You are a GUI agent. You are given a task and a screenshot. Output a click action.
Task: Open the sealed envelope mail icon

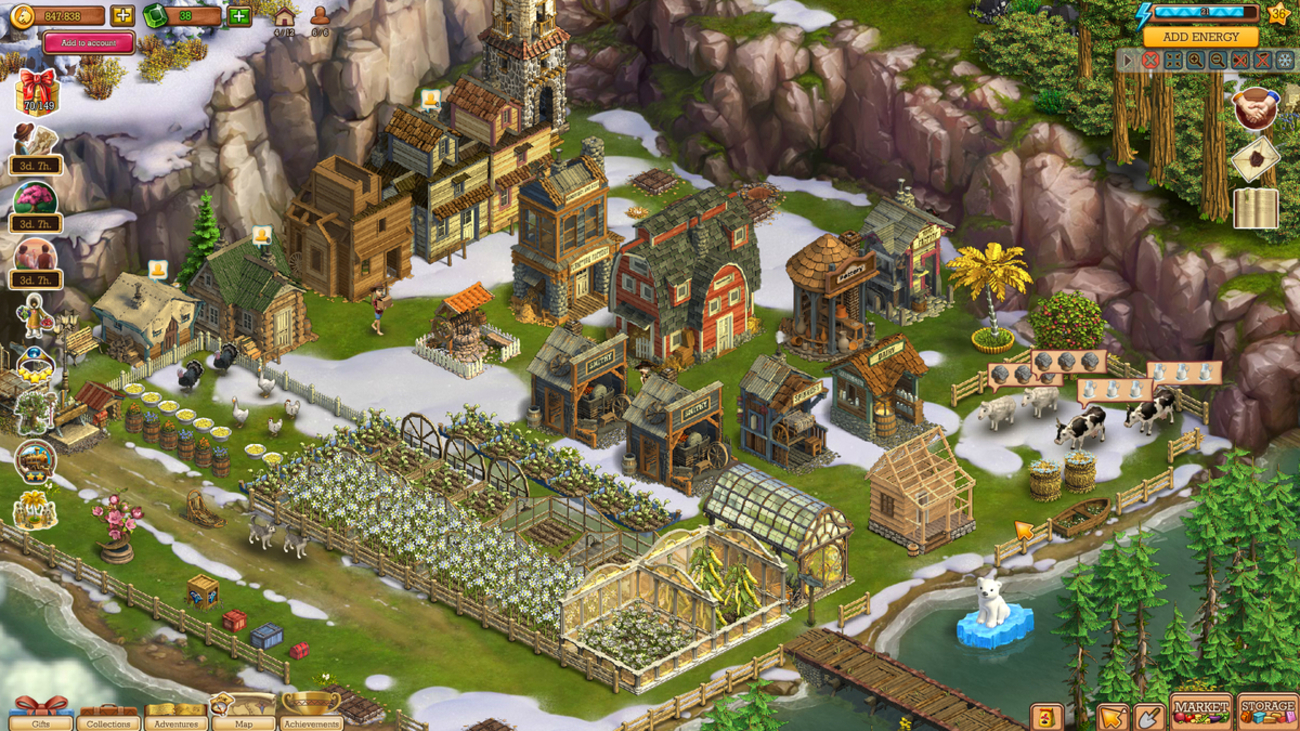[1255, 159]
